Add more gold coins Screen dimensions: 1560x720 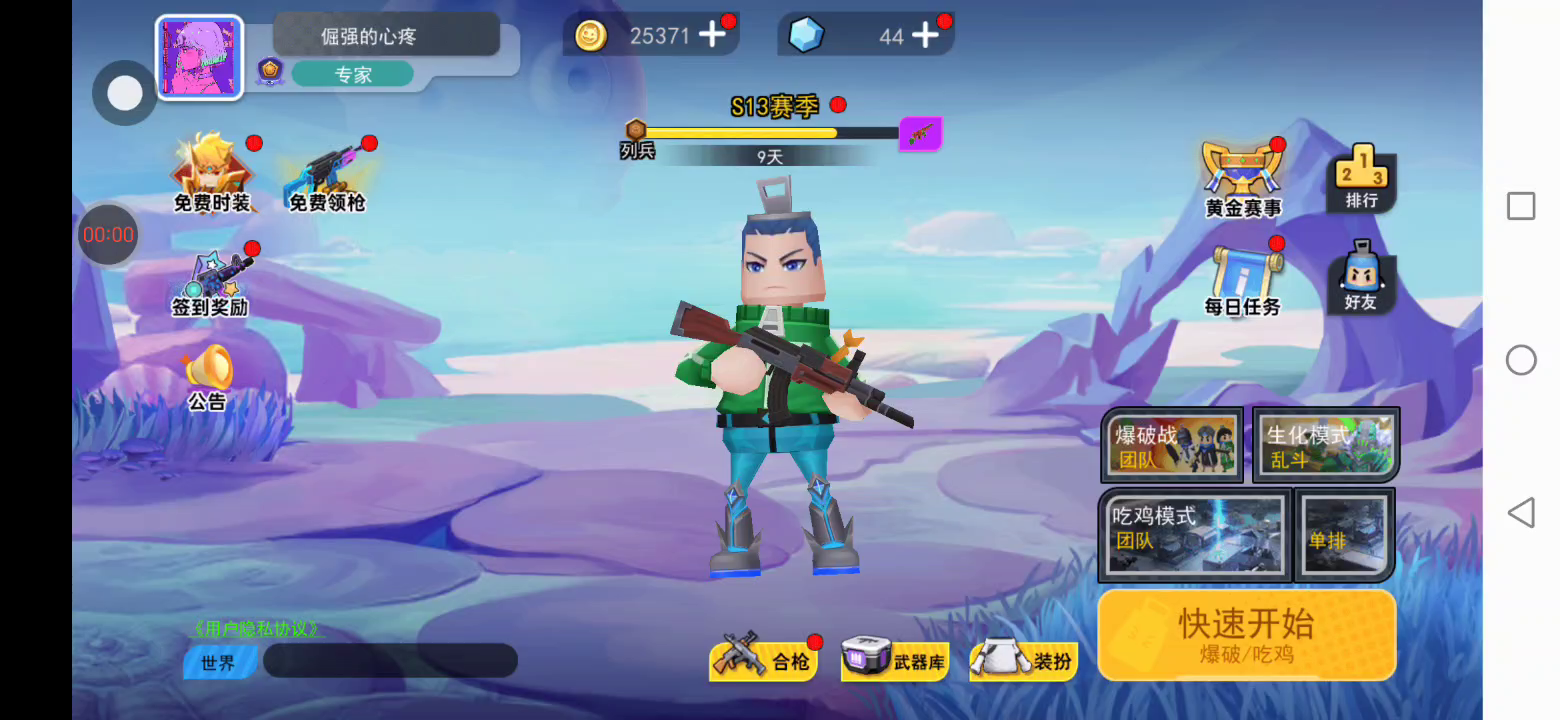pyautogui.click(x=712, y=36)
